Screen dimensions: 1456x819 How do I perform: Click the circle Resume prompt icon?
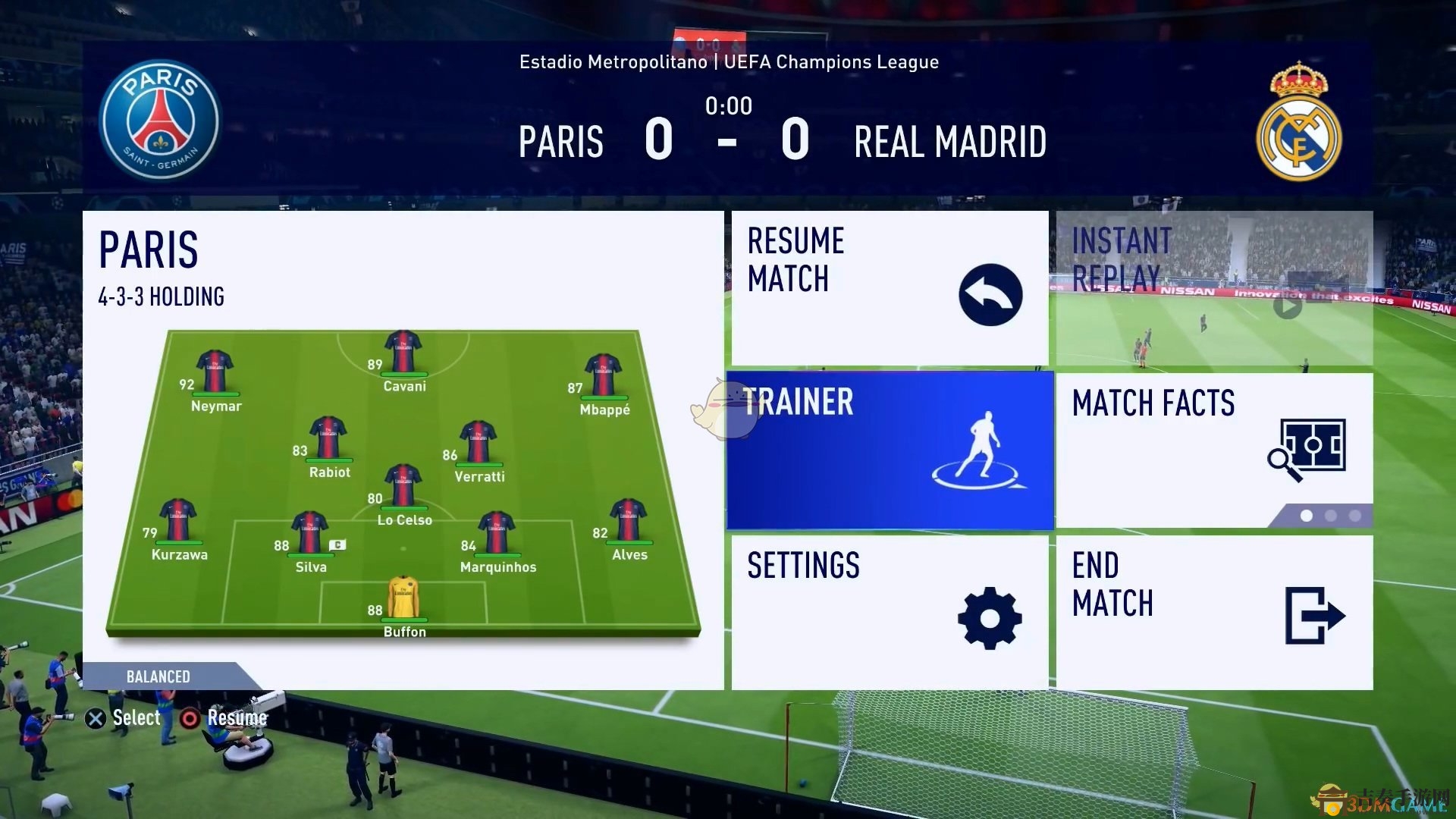coord(190,717)
